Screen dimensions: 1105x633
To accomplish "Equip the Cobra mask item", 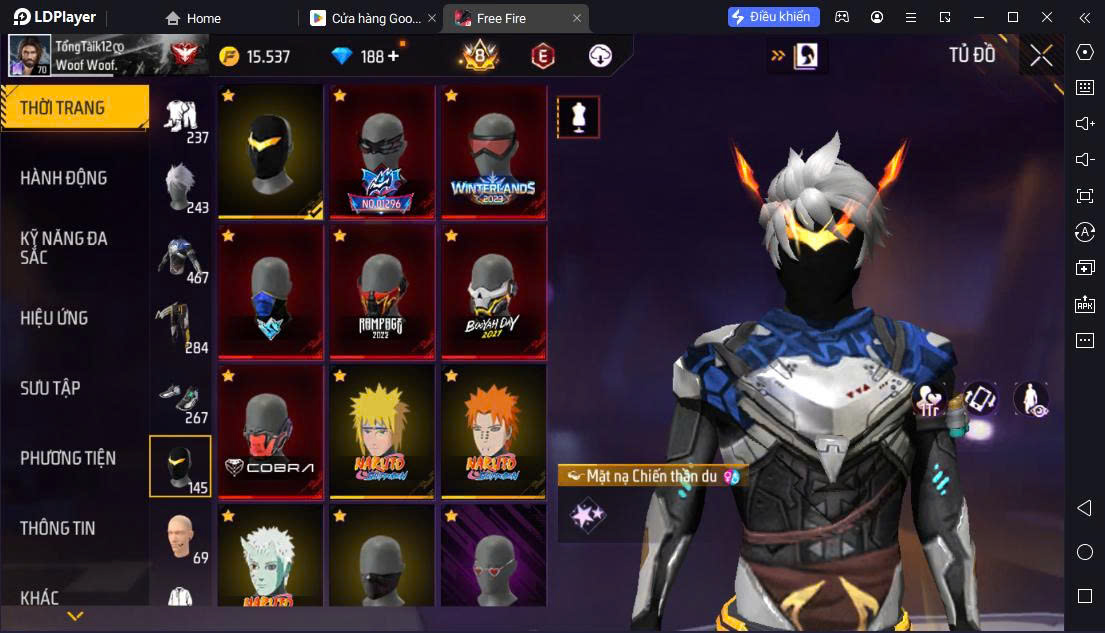I will tap(269, 432).
